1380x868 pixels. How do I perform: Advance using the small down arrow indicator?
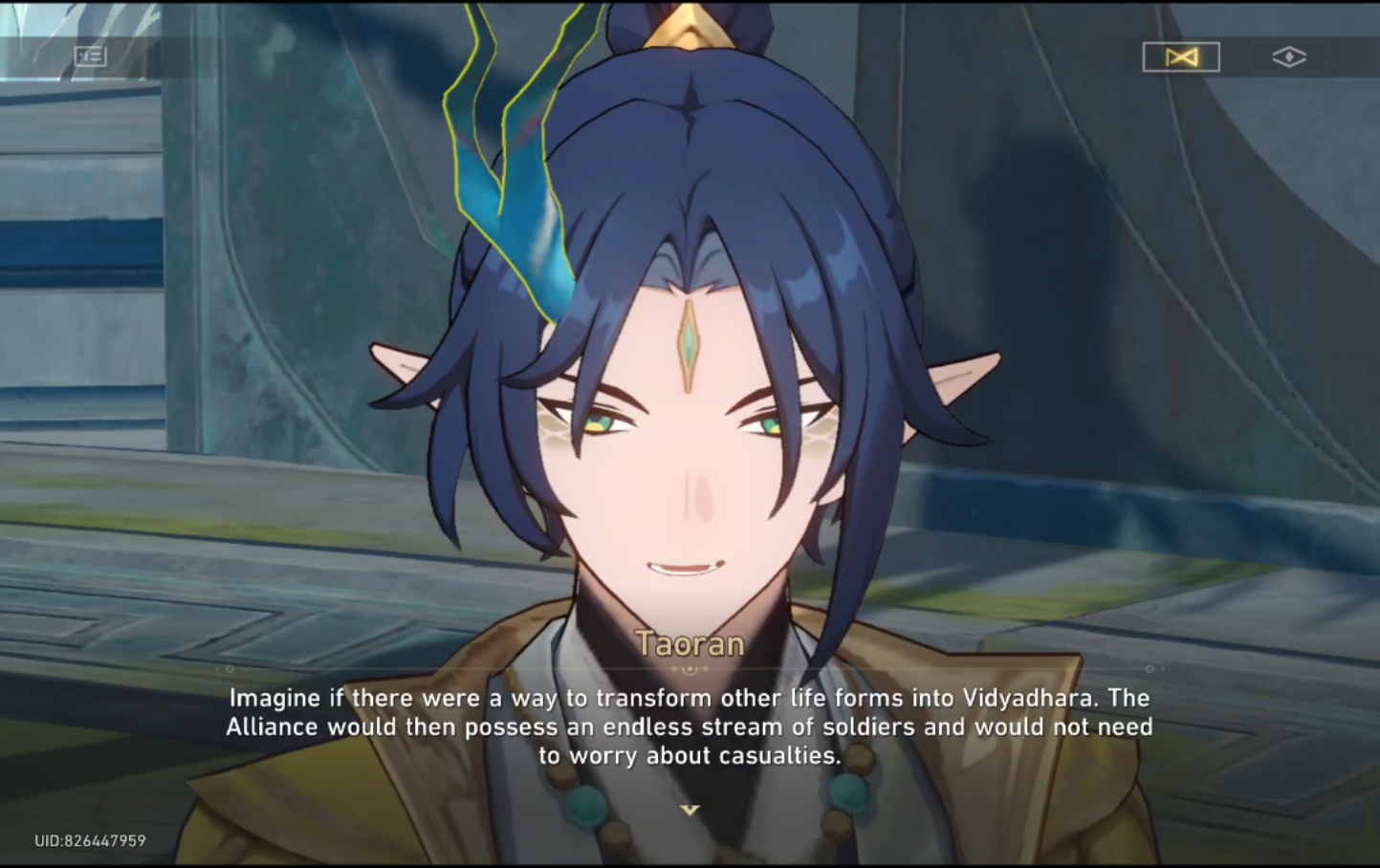point(688,809)
